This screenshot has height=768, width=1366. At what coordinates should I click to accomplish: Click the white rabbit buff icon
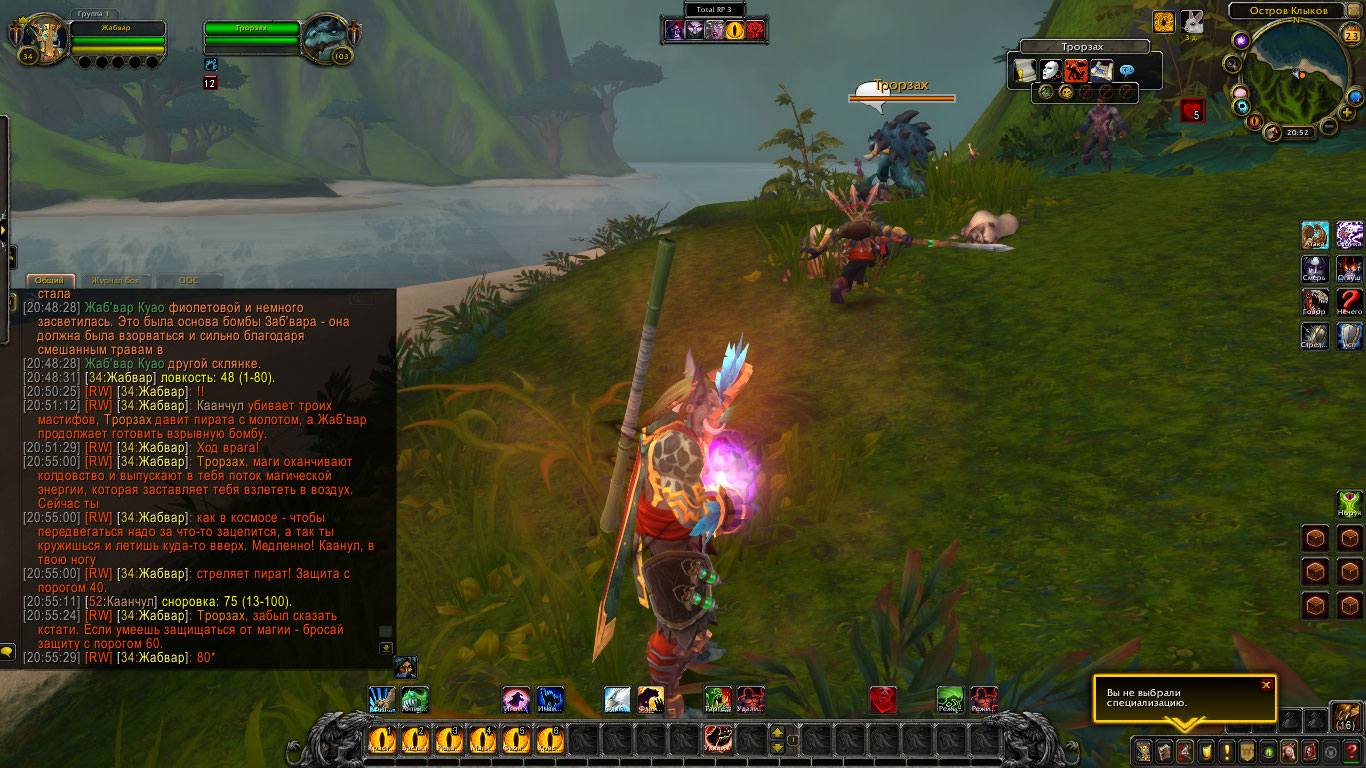pyautogui.click(x=1192, y=21)
